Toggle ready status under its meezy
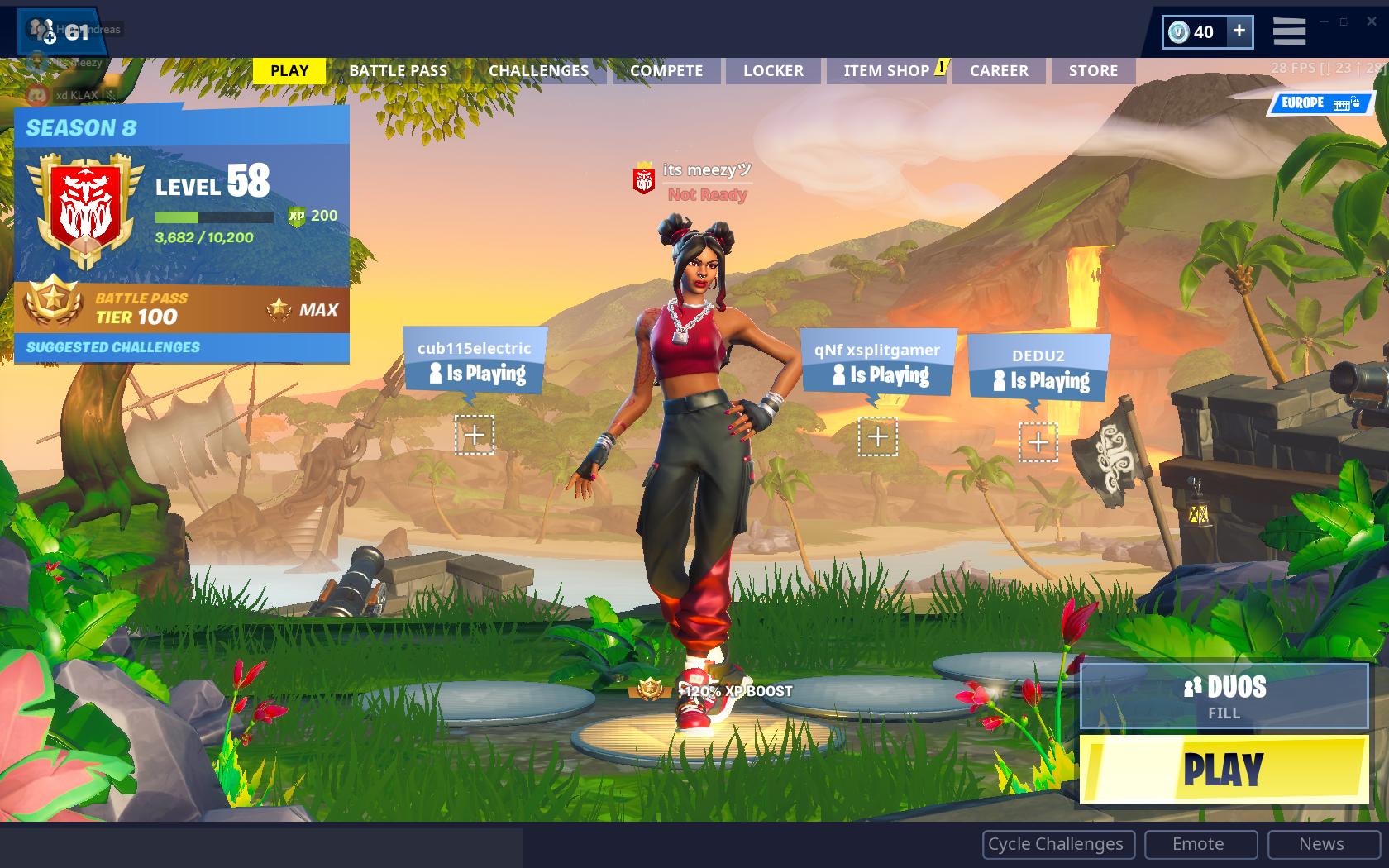The image size is (1389, 868). tap(707, 195)
